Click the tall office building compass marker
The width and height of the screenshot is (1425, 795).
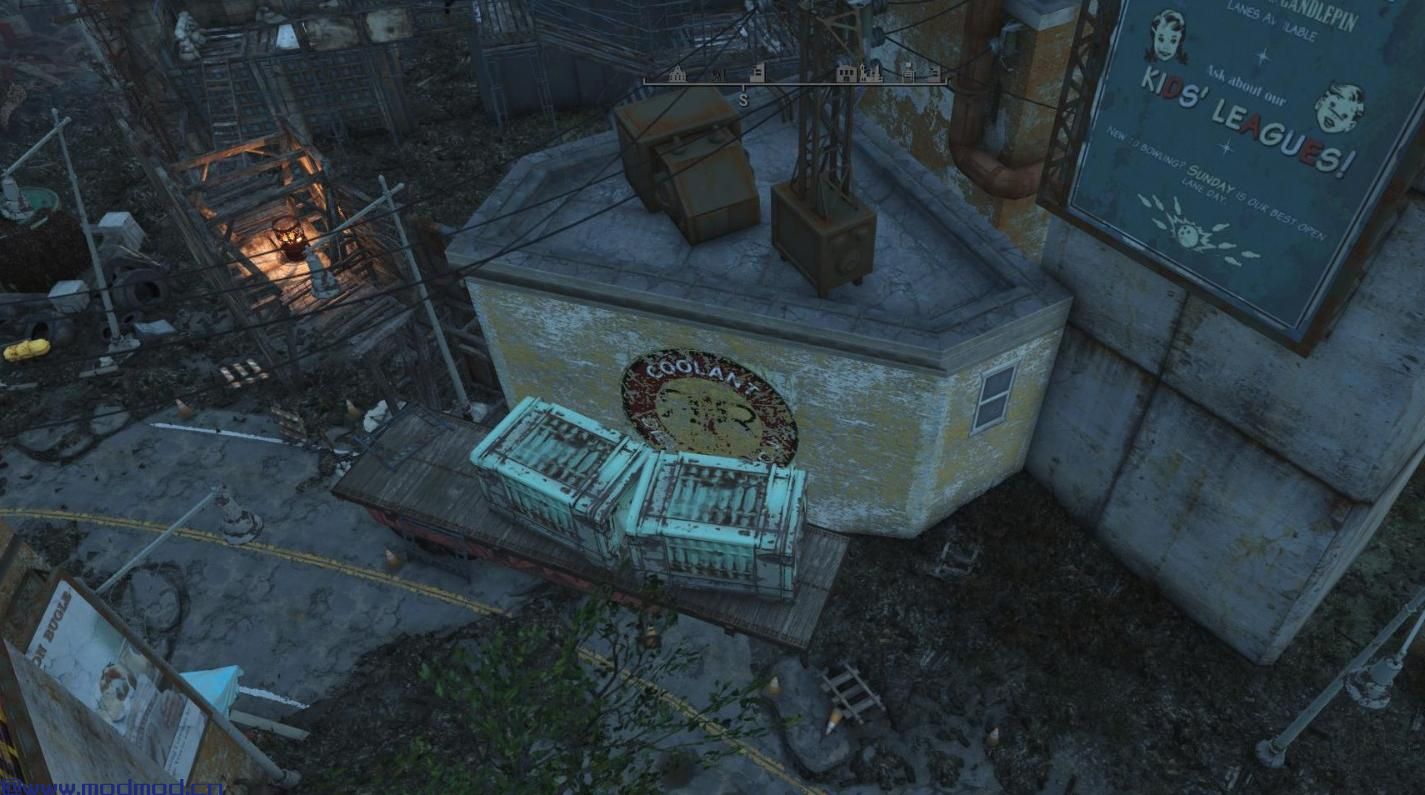(x=757, y=73)
